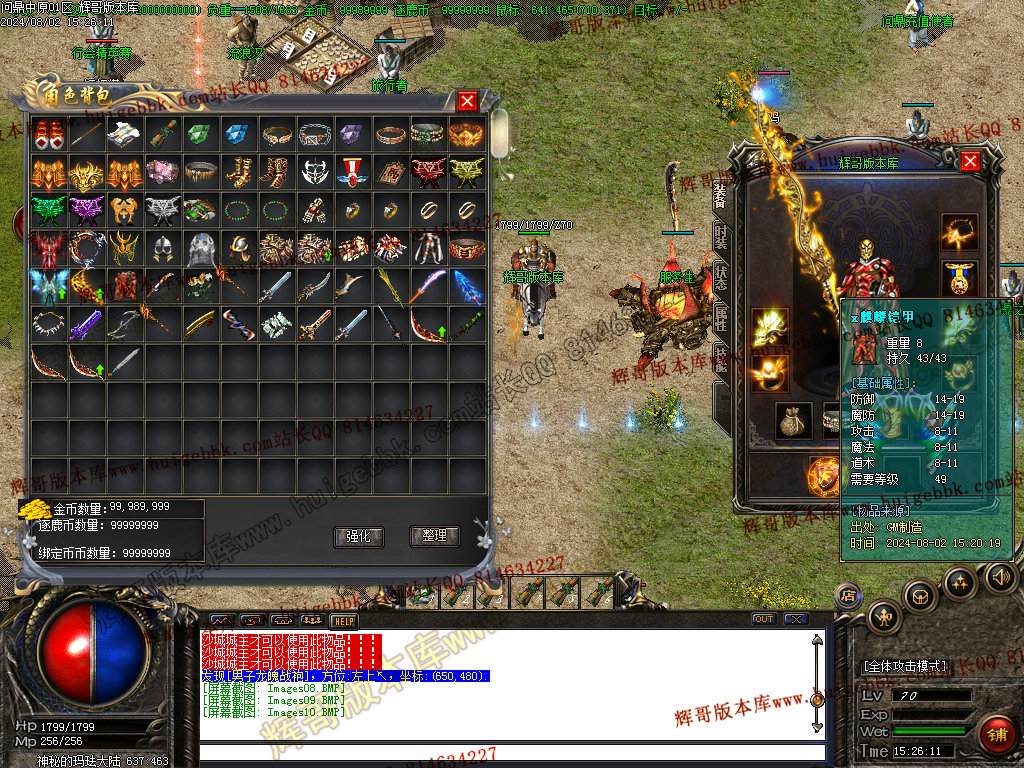Image resolution: width=1024 pixels, height=768 pixels.
Task: Switch to the 状态 status tab
Action: pos(721,278)
